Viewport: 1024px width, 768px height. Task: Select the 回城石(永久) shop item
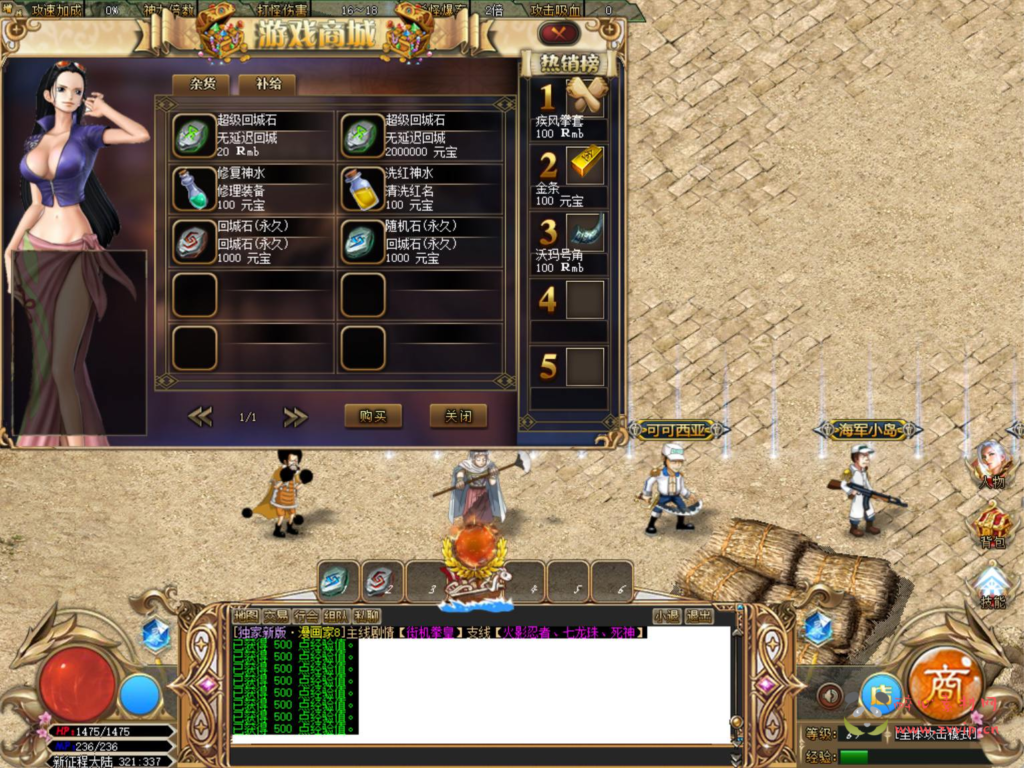[x=195, y=242]
